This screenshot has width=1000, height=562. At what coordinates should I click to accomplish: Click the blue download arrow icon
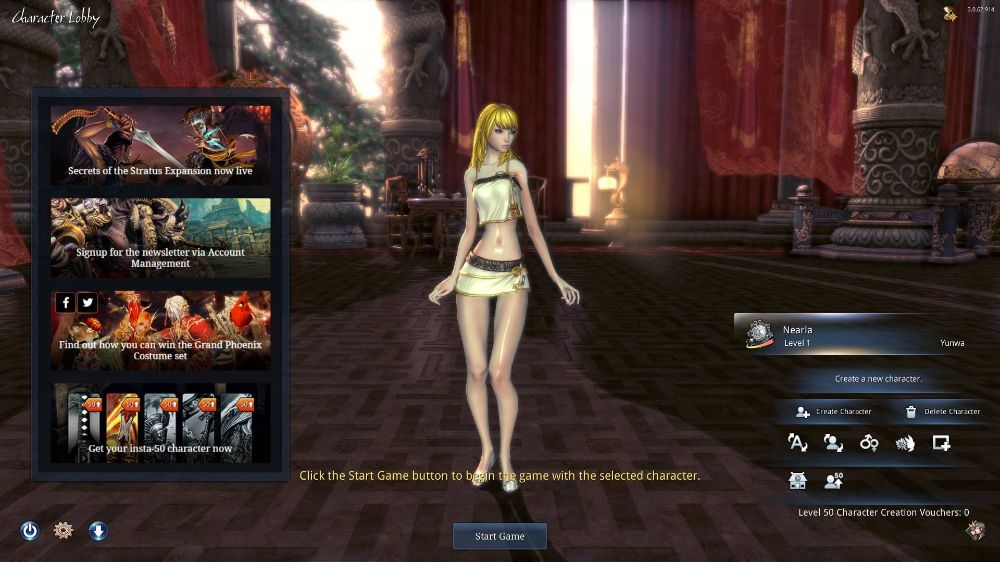pos(98,531)
